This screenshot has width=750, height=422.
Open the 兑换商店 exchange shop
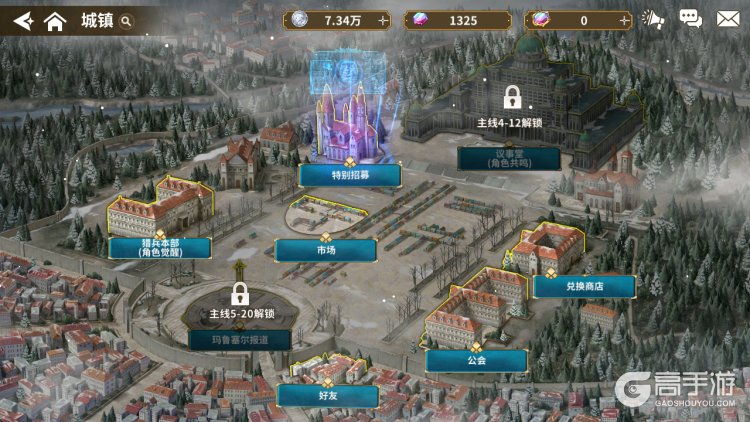click(x=584, y=286)
